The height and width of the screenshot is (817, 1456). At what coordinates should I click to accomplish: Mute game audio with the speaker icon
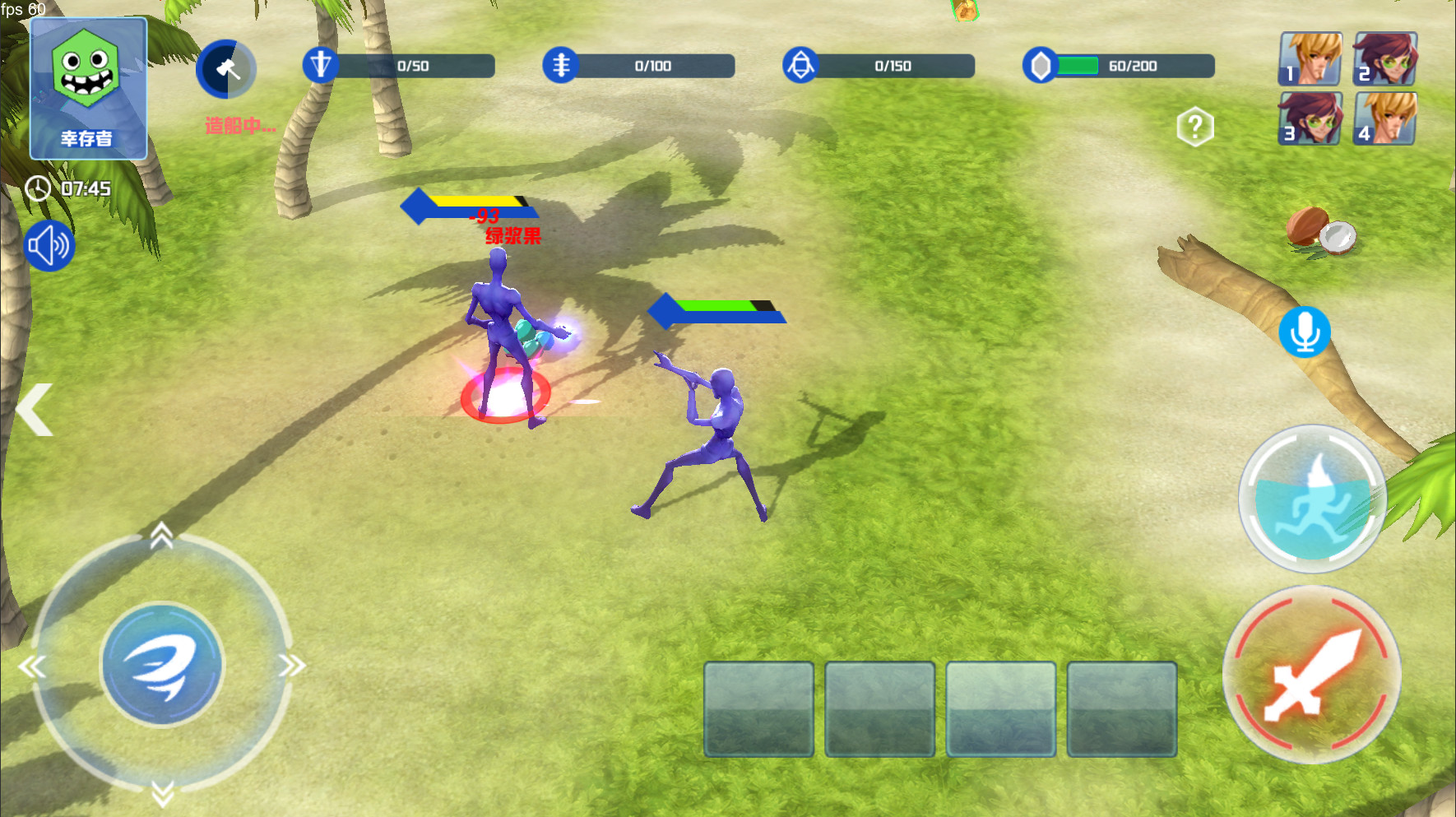pos(49,244)
